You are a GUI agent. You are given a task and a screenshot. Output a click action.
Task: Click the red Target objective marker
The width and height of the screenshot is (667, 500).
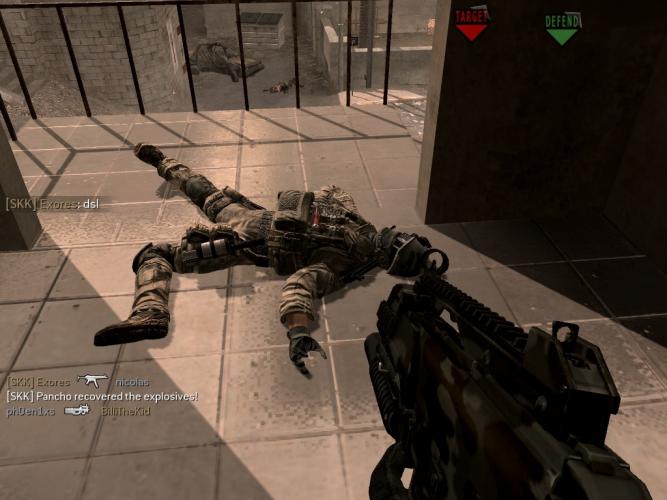[472, 24]
